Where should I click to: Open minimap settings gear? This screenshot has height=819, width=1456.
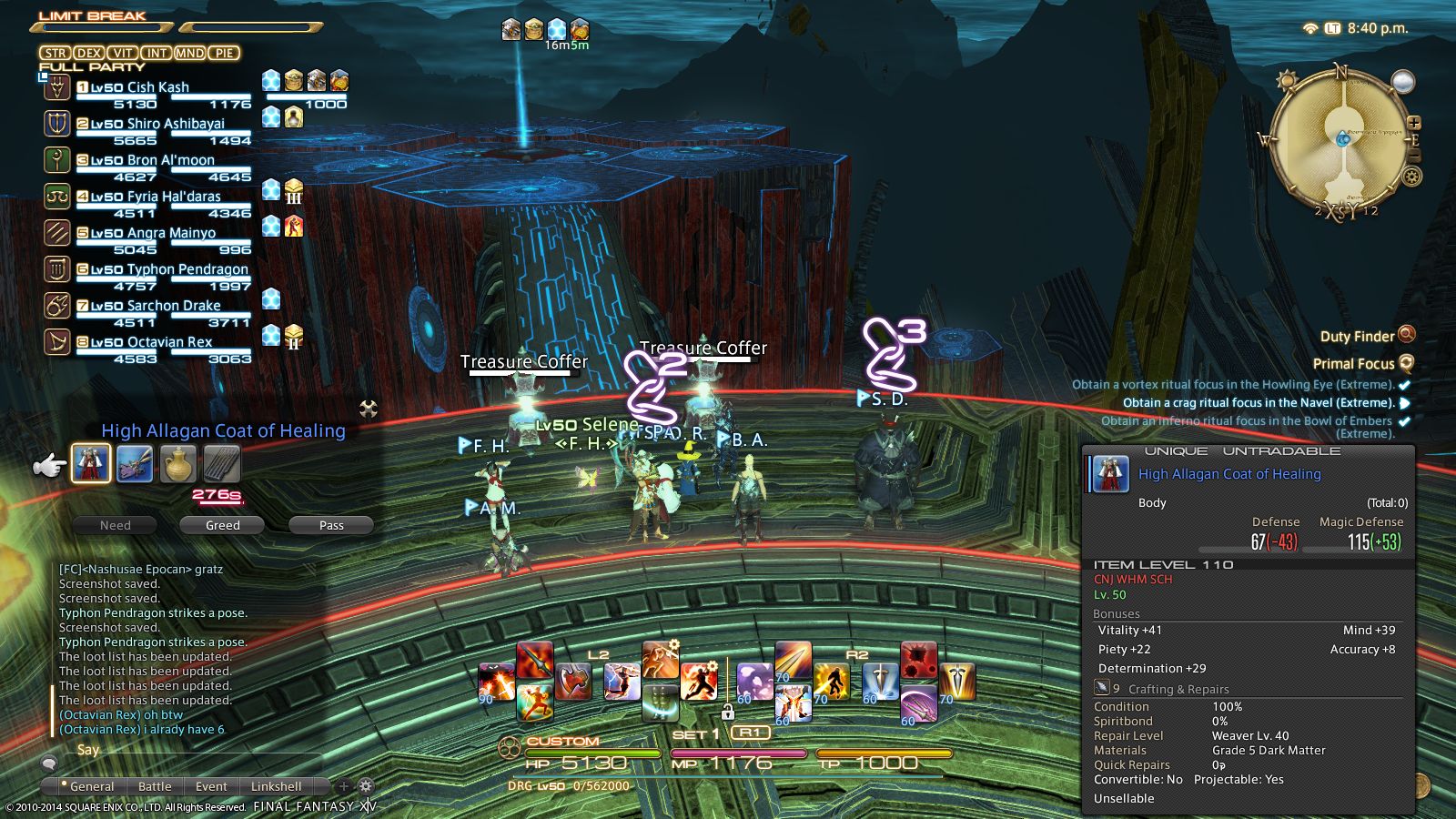point(1411,176)
